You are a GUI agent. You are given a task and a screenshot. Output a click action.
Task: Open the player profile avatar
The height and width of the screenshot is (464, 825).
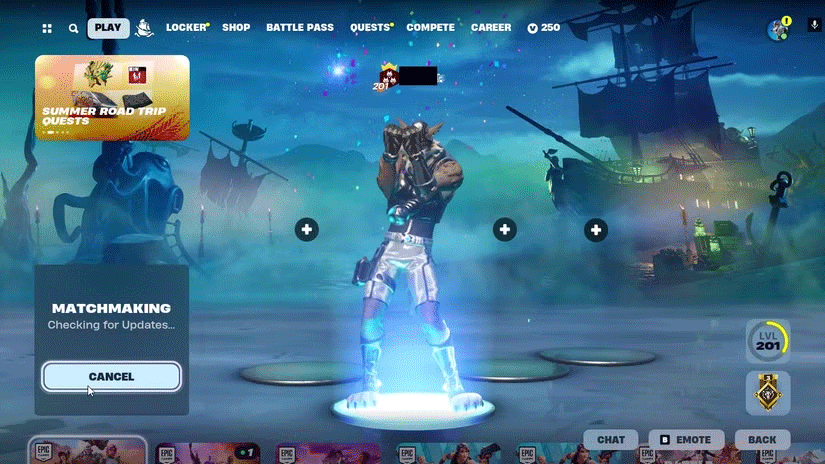[x=778, y=29]
